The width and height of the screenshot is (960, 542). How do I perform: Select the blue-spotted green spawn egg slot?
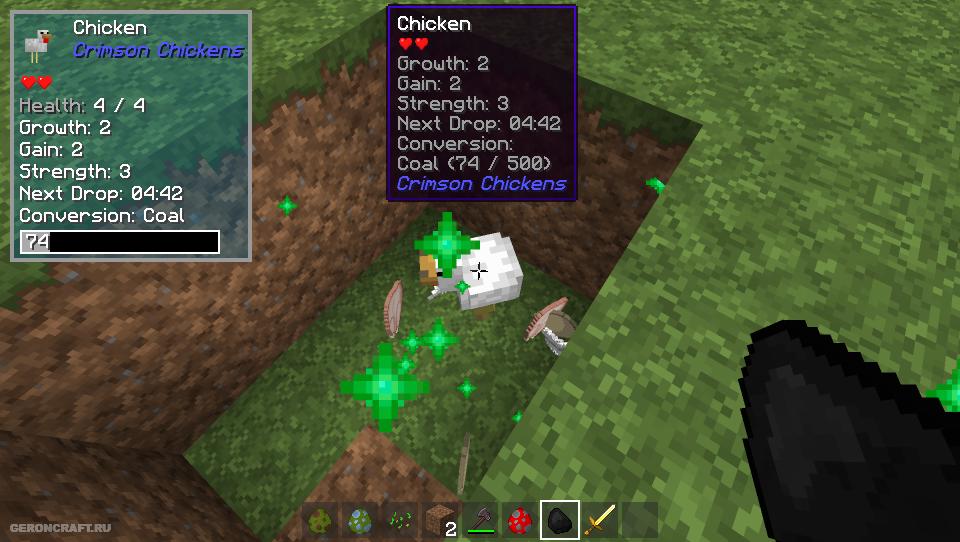[x=360, y=520]
